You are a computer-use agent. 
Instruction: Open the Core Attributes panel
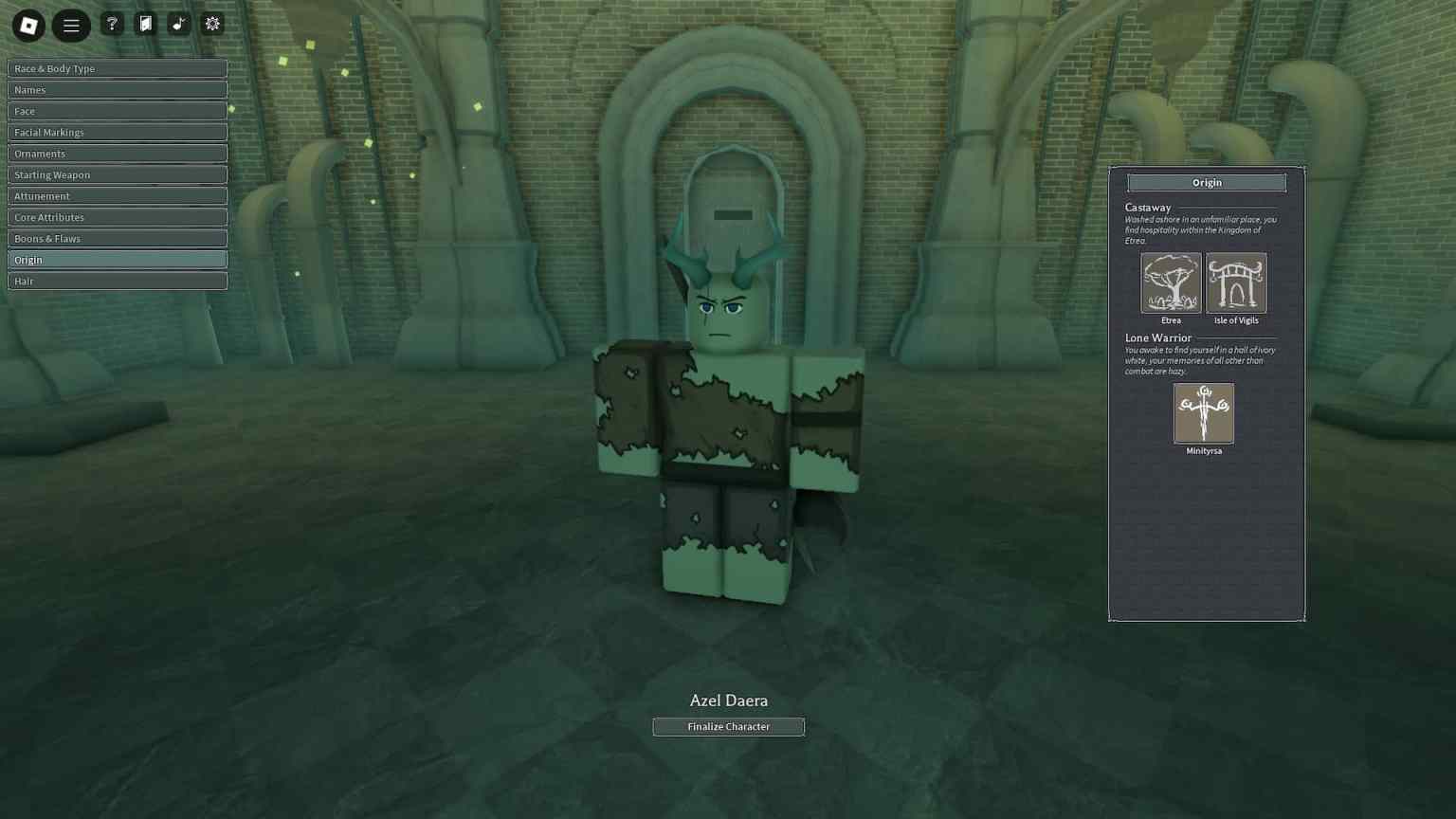tap(117, 217)
